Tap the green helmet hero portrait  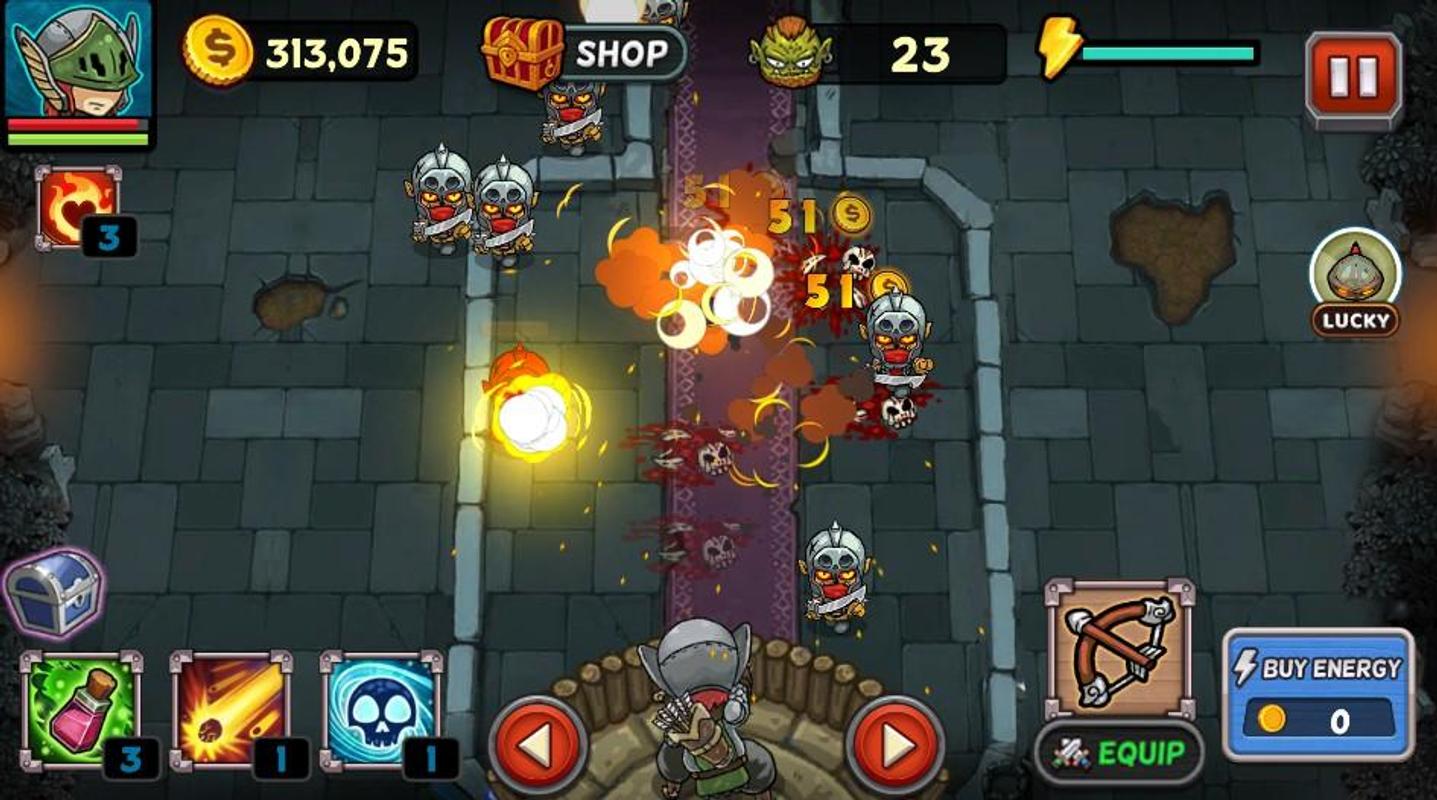click(x=79, y=62)
